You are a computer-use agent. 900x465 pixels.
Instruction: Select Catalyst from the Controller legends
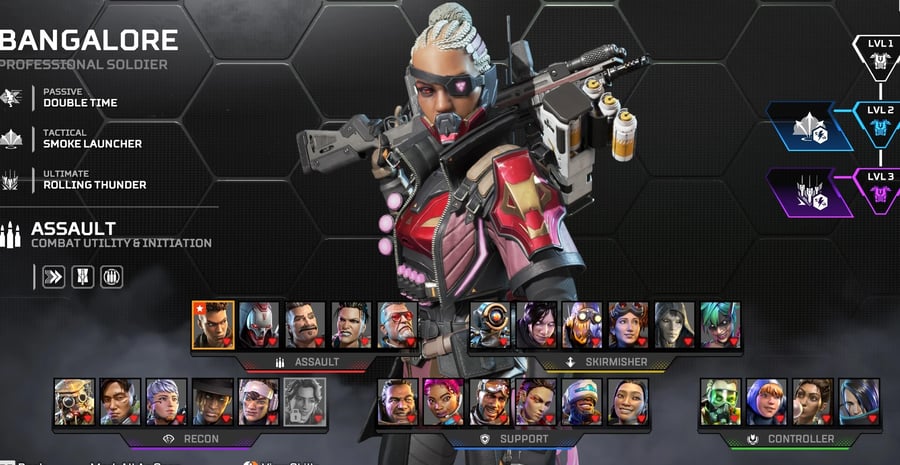tap(859, 401)
